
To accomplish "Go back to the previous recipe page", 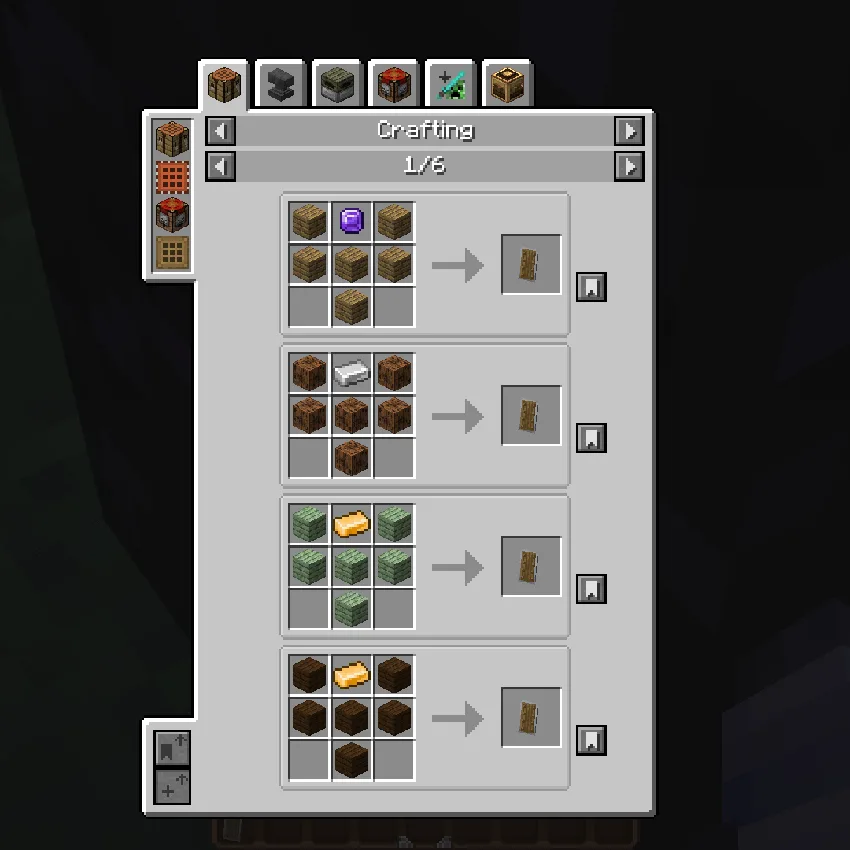I will pyautogui.click(x=221, y=166).
